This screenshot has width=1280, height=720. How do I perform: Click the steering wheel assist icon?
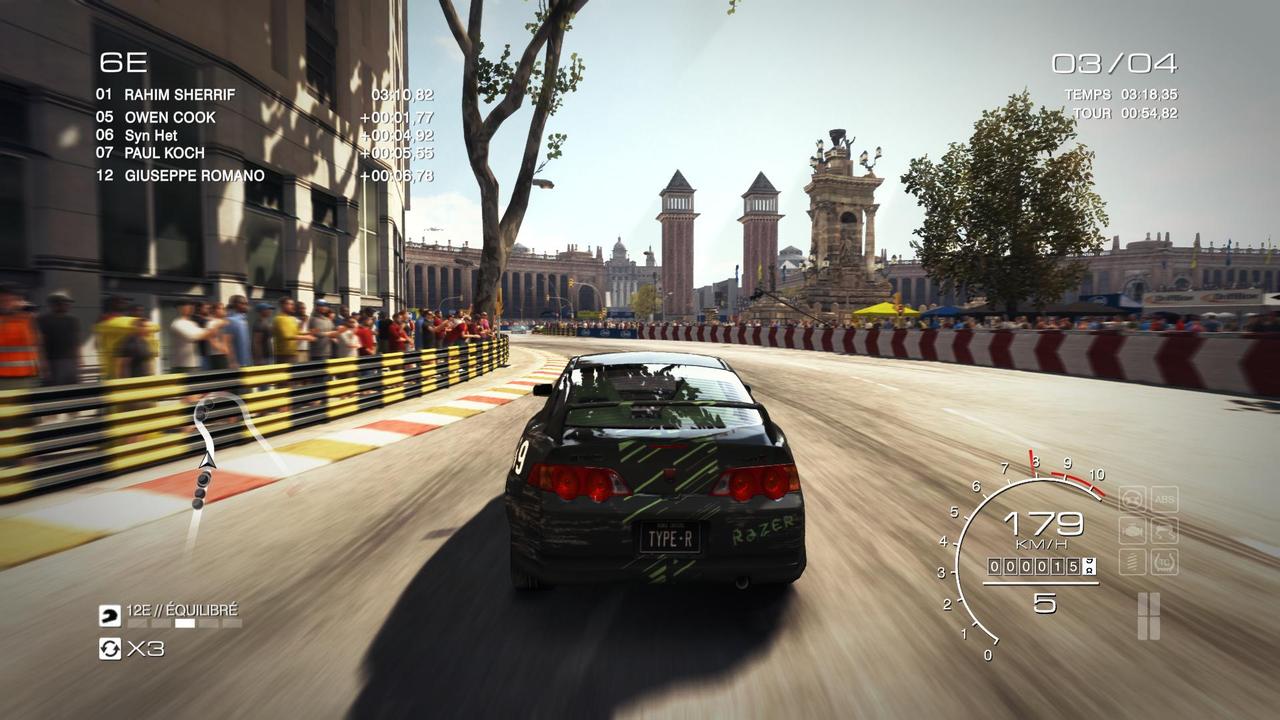(x=1132, y=499)
